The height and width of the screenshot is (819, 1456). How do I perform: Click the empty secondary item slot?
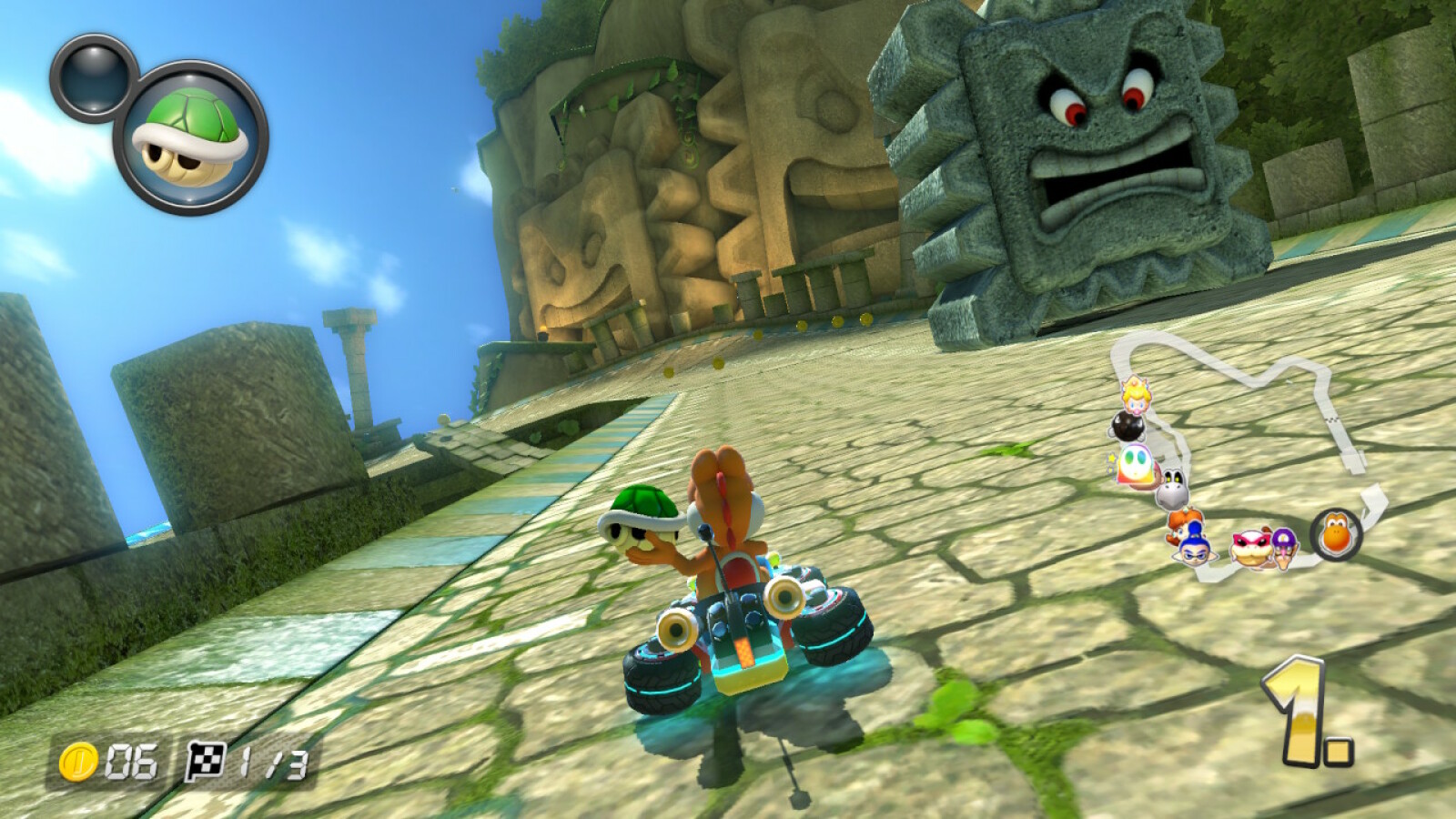click(x=94, y=76)
